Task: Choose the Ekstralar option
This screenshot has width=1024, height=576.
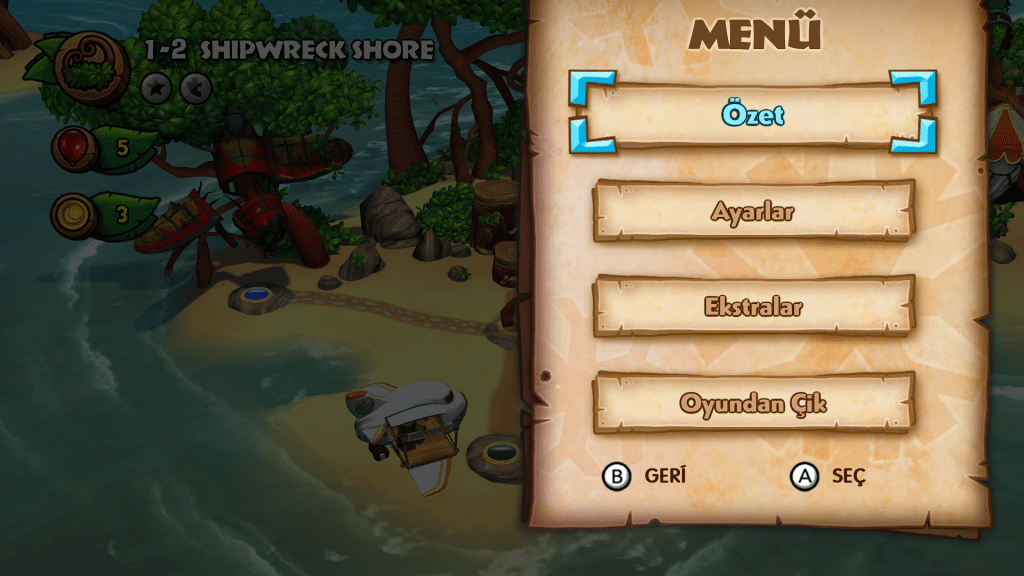Action: [x=753, y=306]
